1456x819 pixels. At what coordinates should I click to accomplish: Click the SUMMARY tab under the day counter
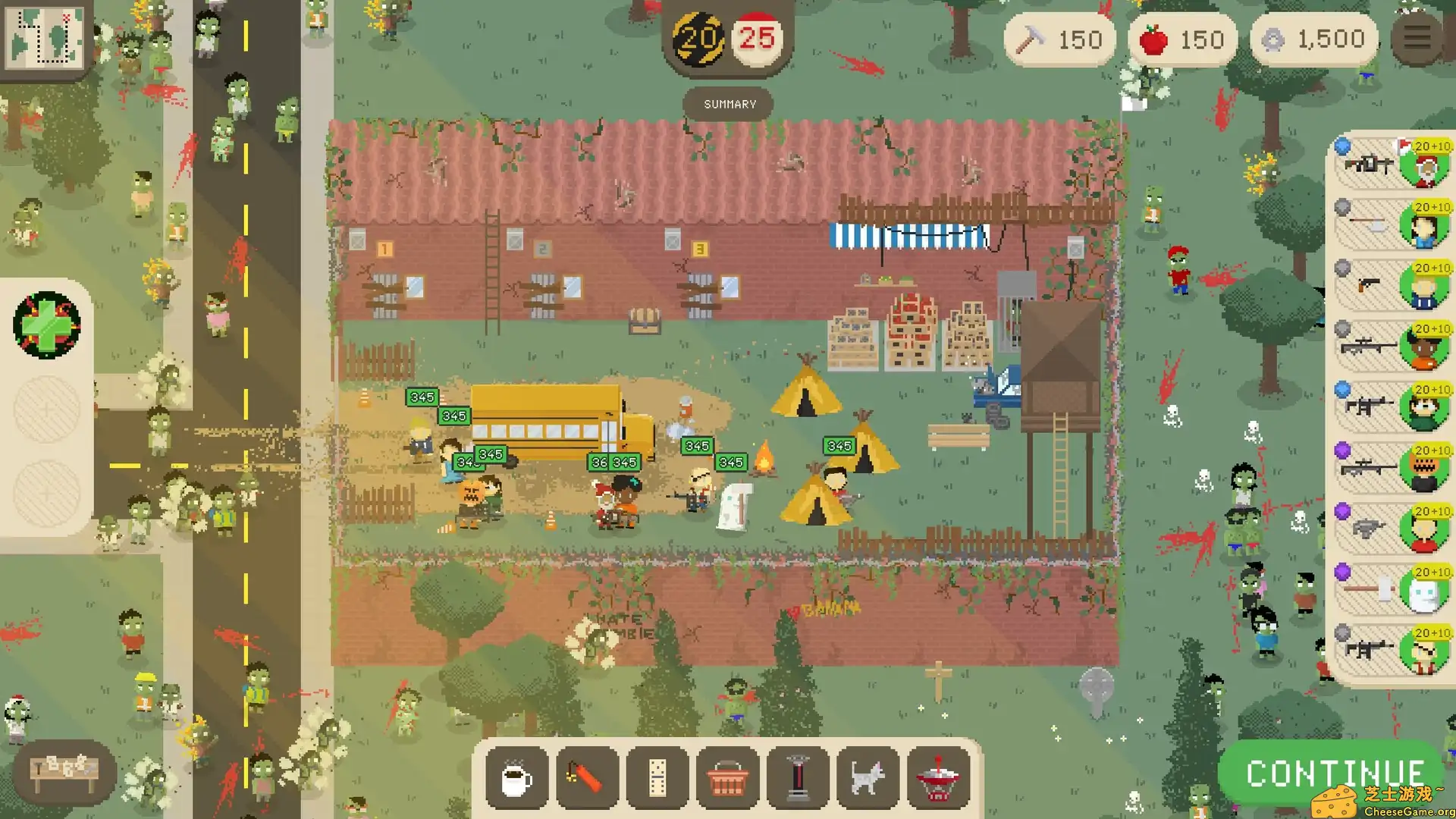point(727,104)
